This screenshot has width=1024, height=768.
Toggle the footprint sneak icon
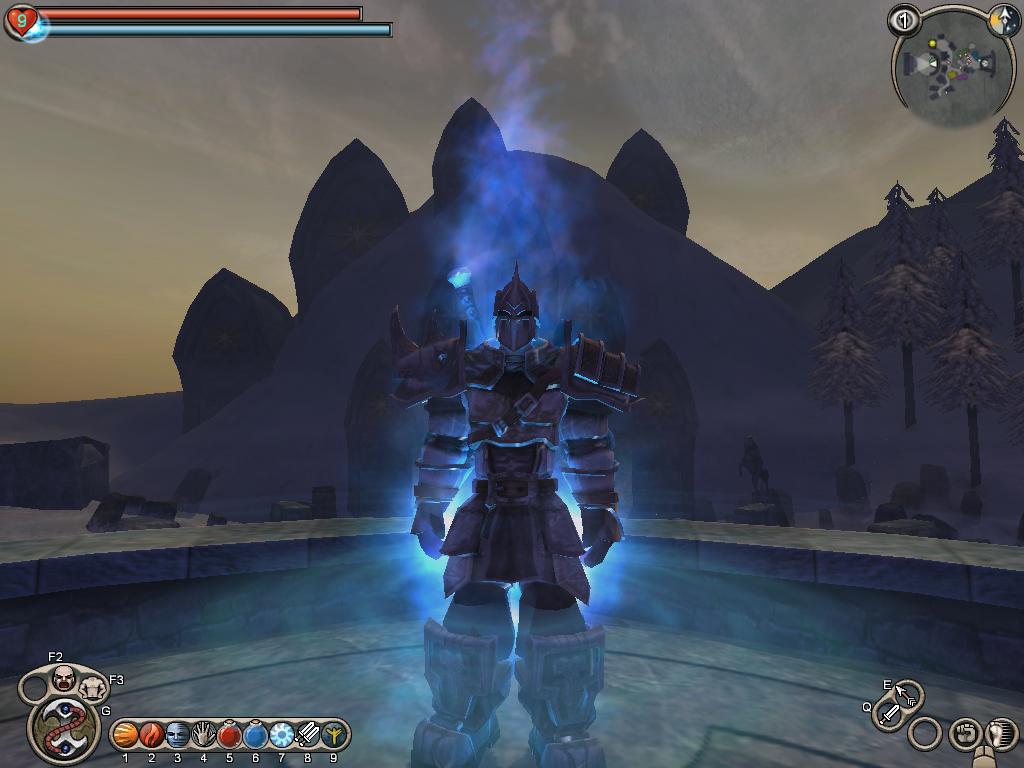[x=1000, y=734]
